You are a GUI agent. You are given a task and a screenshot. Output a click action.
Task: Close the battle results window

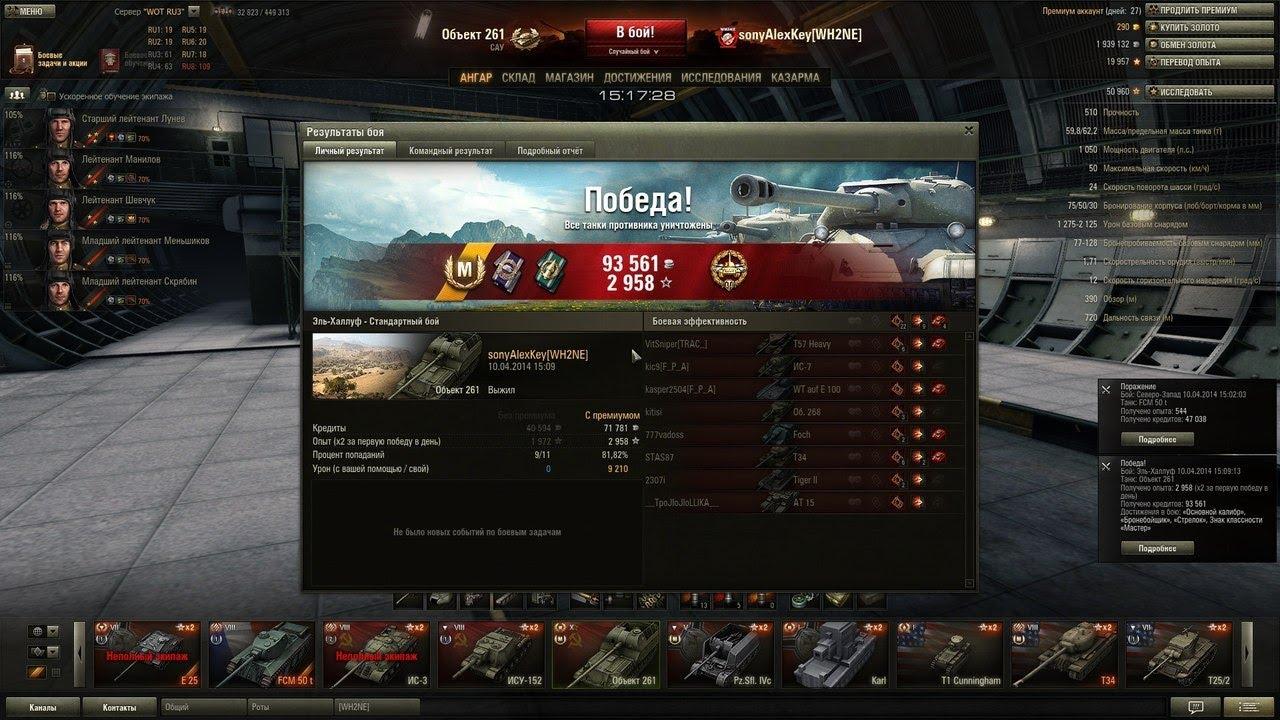coord(968,130)
